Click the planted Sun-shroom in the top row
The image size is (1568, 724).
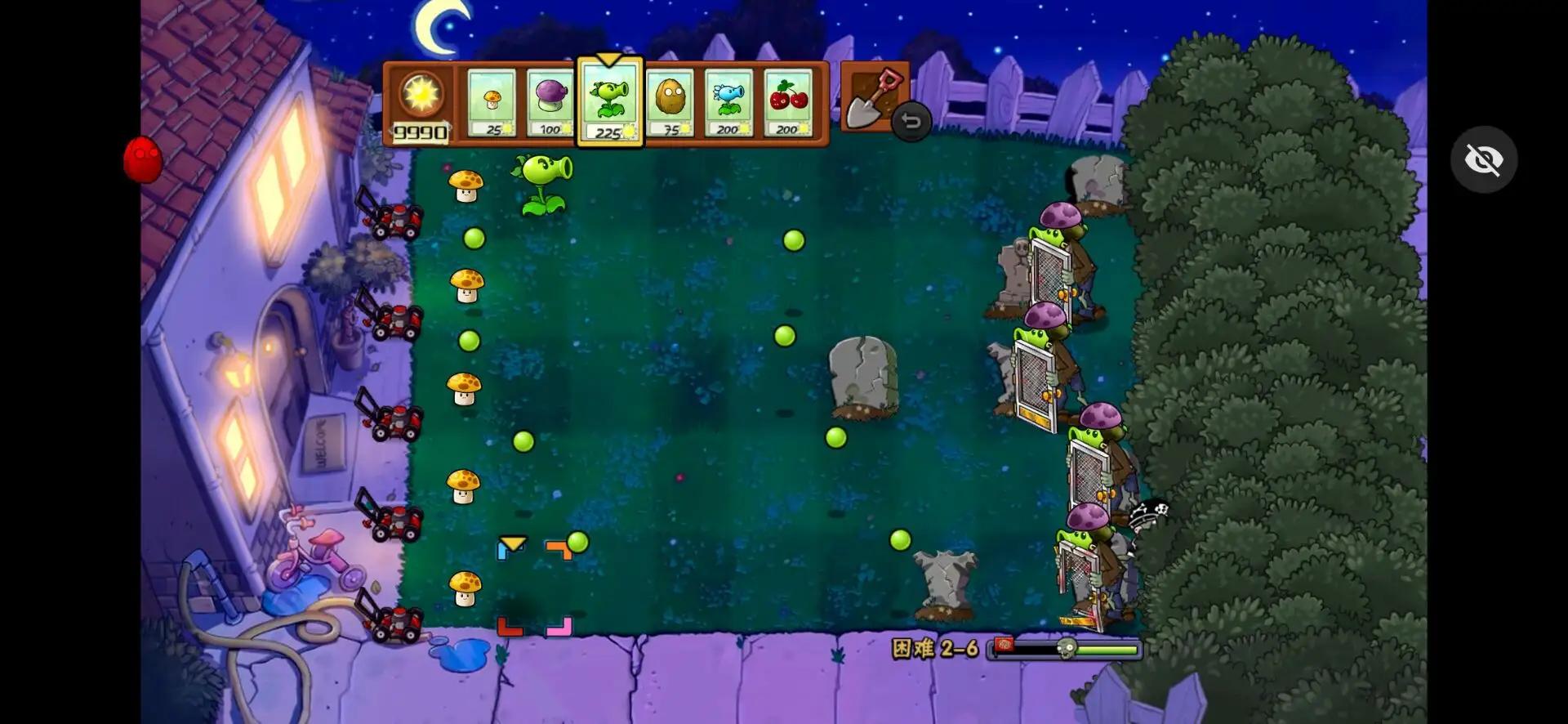466,186
